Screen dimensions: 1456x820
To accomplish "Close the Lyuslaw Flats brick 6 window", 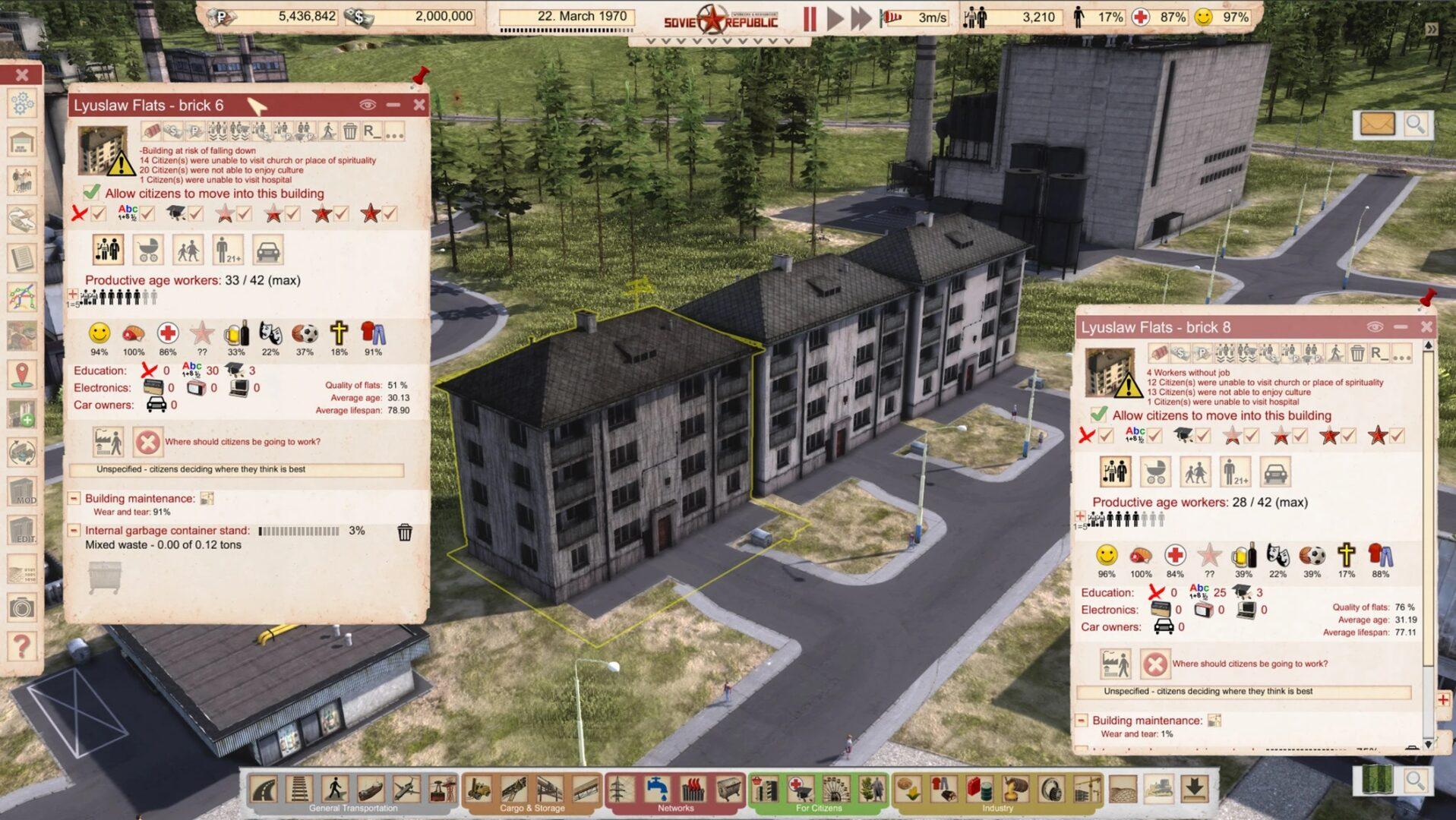I will click(x=419, y=105).
